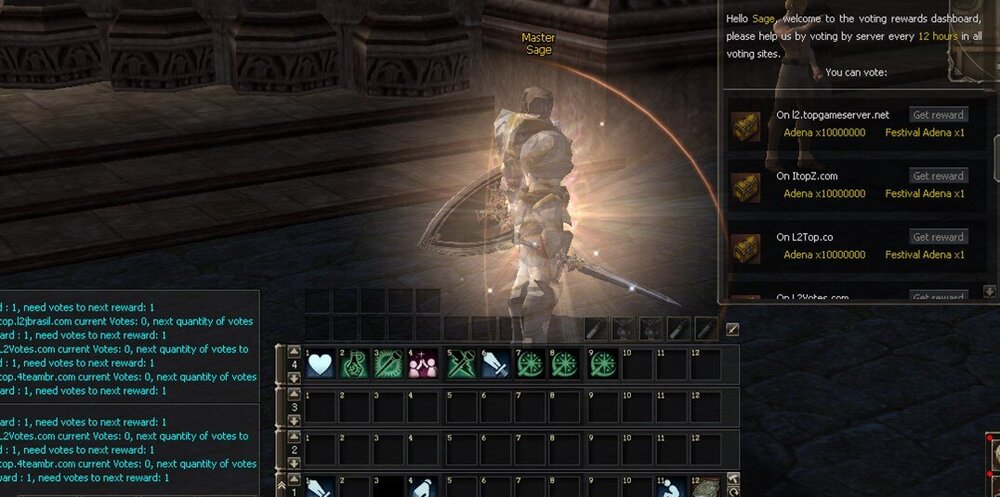Viewport: 1000px width, 497px height.
Task: Use the green potion flask skill
Action: tap(356, 365)
